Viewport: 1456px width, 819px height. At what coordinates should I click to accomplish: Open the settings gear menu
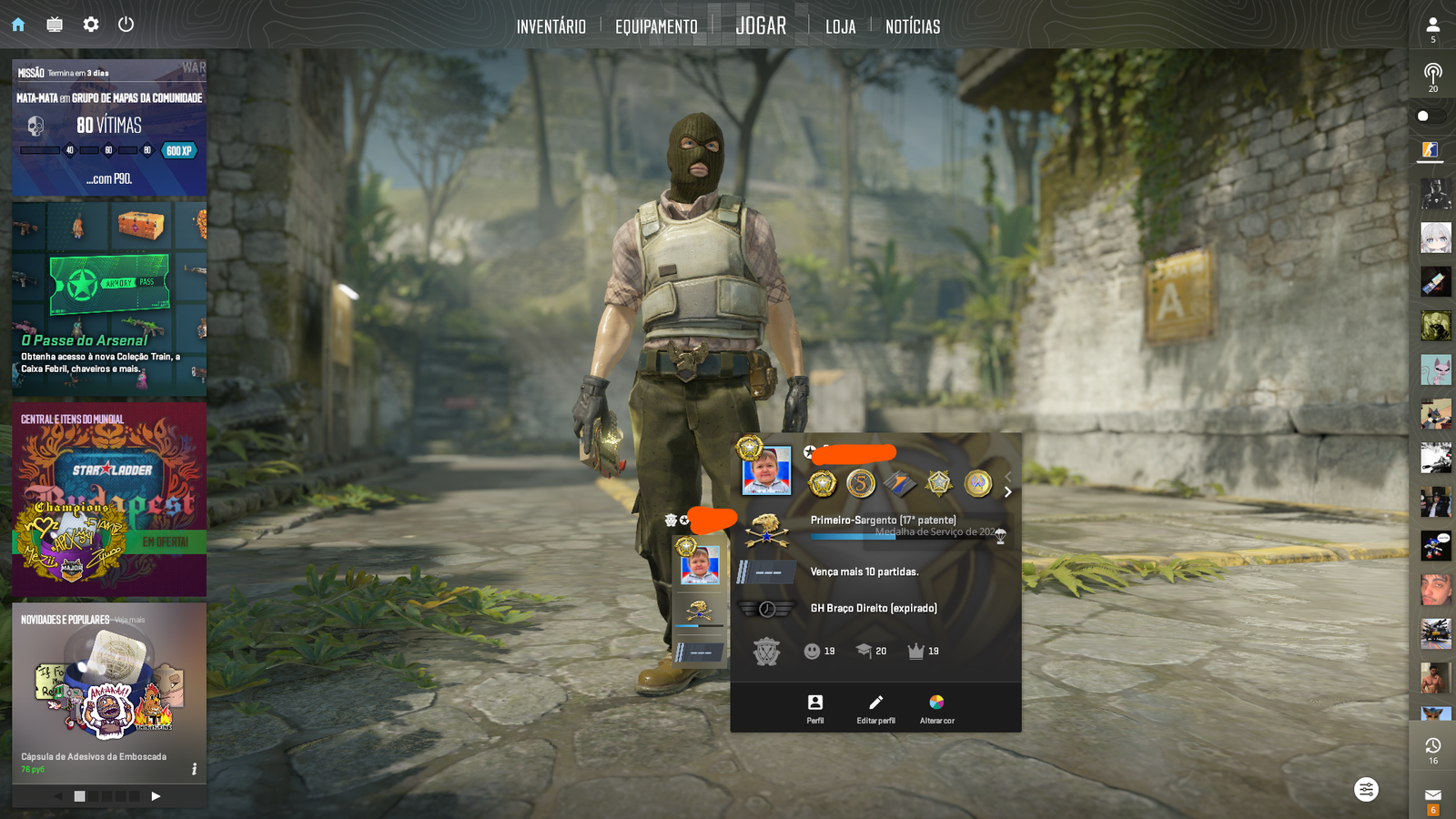coord(91,25)
